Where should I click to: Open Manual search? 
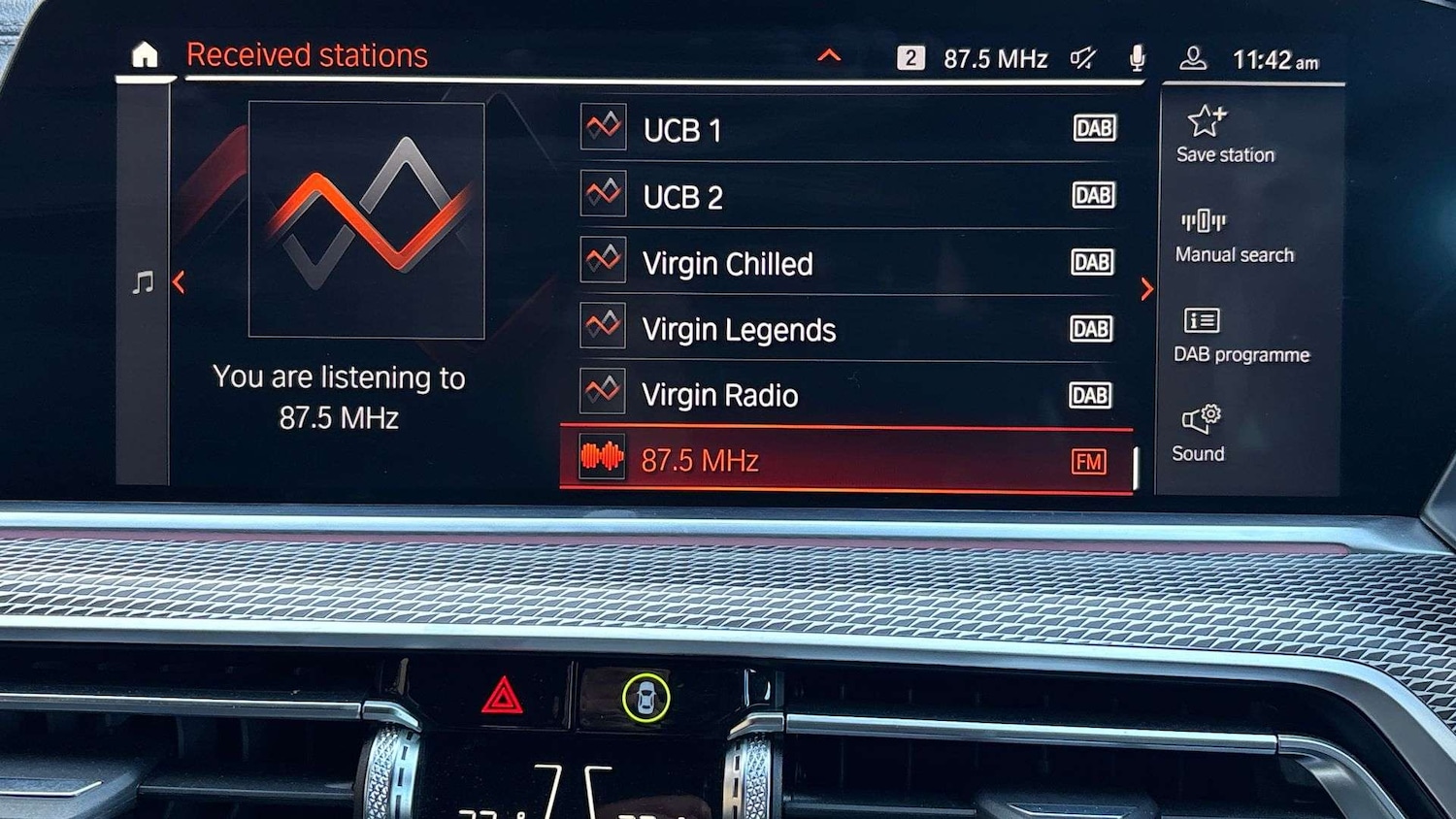coord(1234,236)
